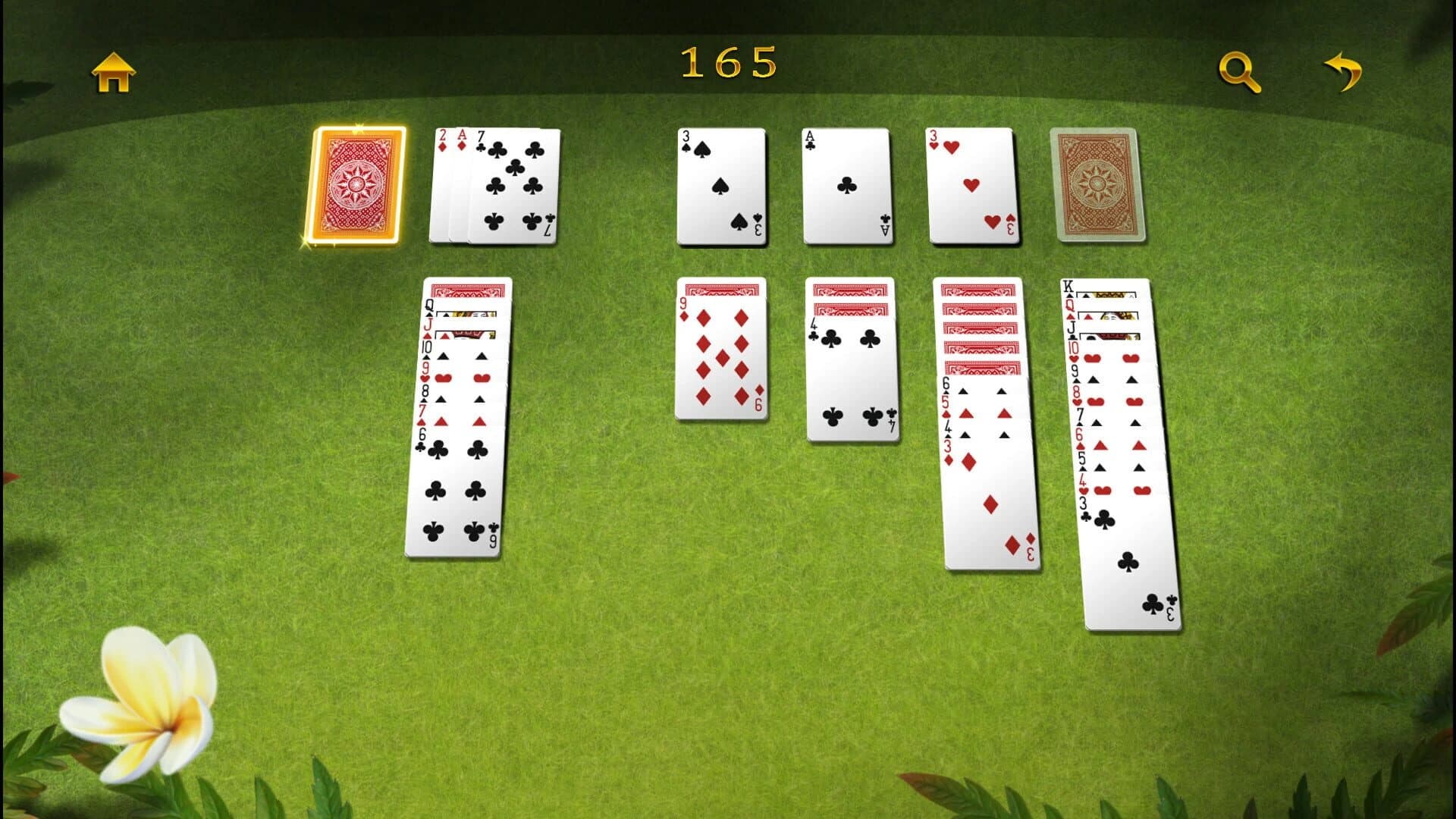Click the Home icon
The height and width of the screenshot is (819, 1456).
click(x=112, y=72)
